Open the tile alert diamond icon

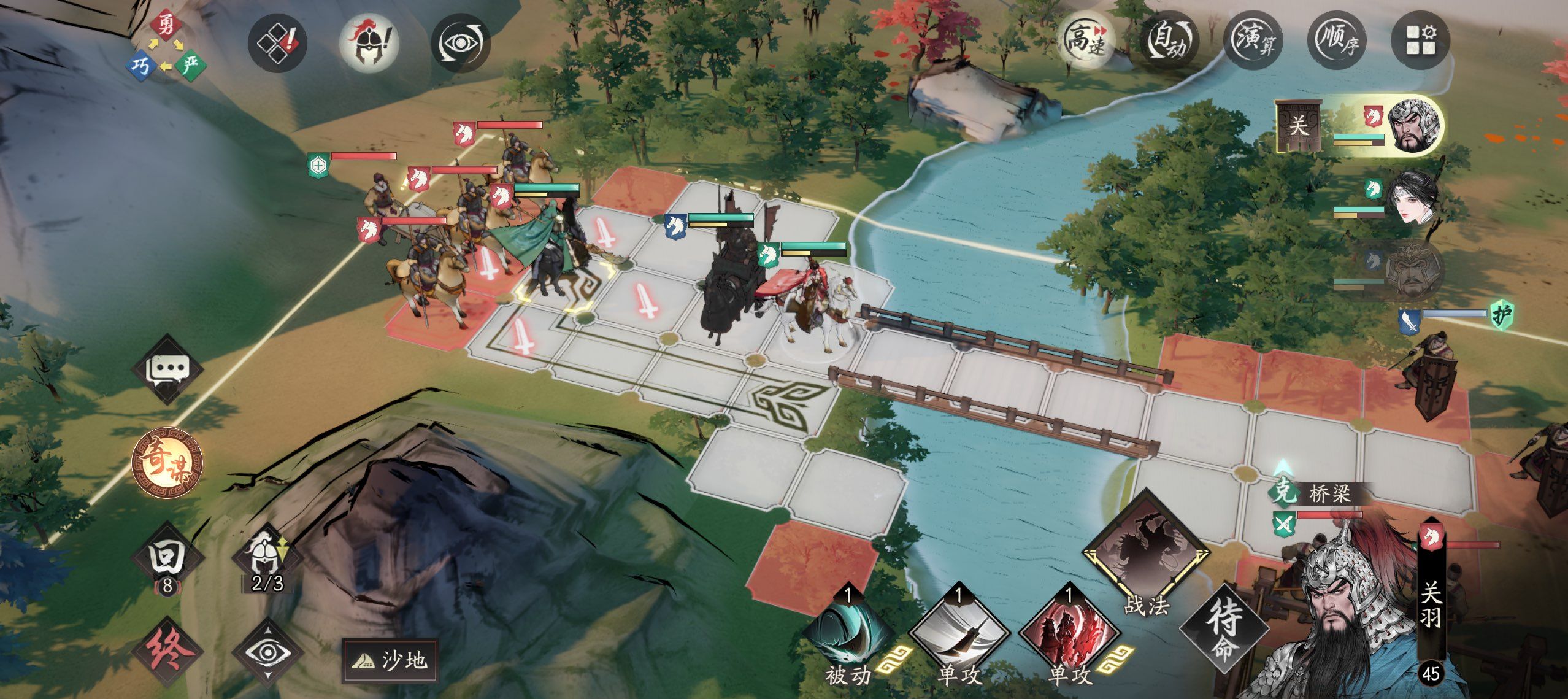coord(277,43)
